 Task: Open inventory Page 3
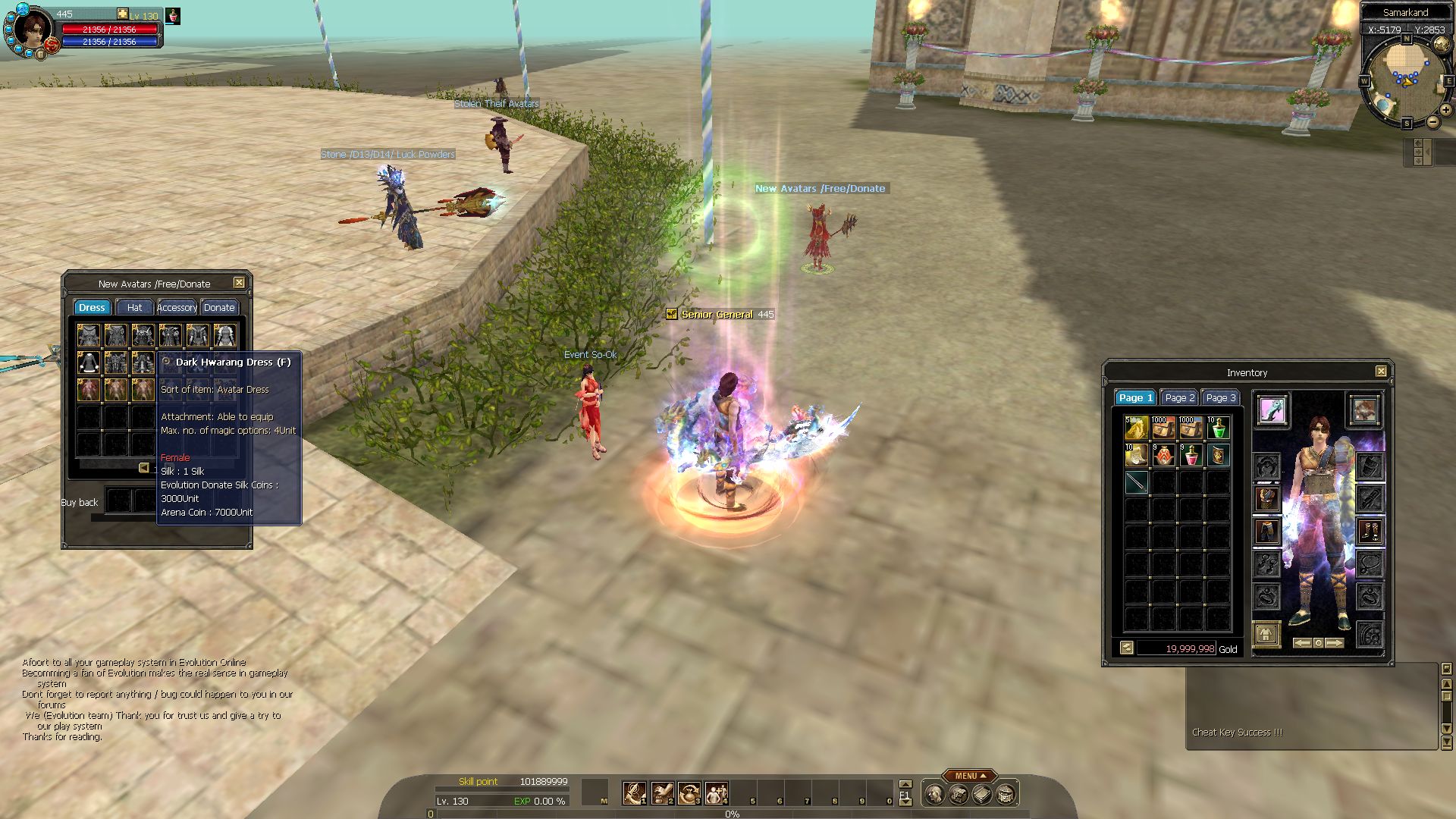coord(1220,397)
